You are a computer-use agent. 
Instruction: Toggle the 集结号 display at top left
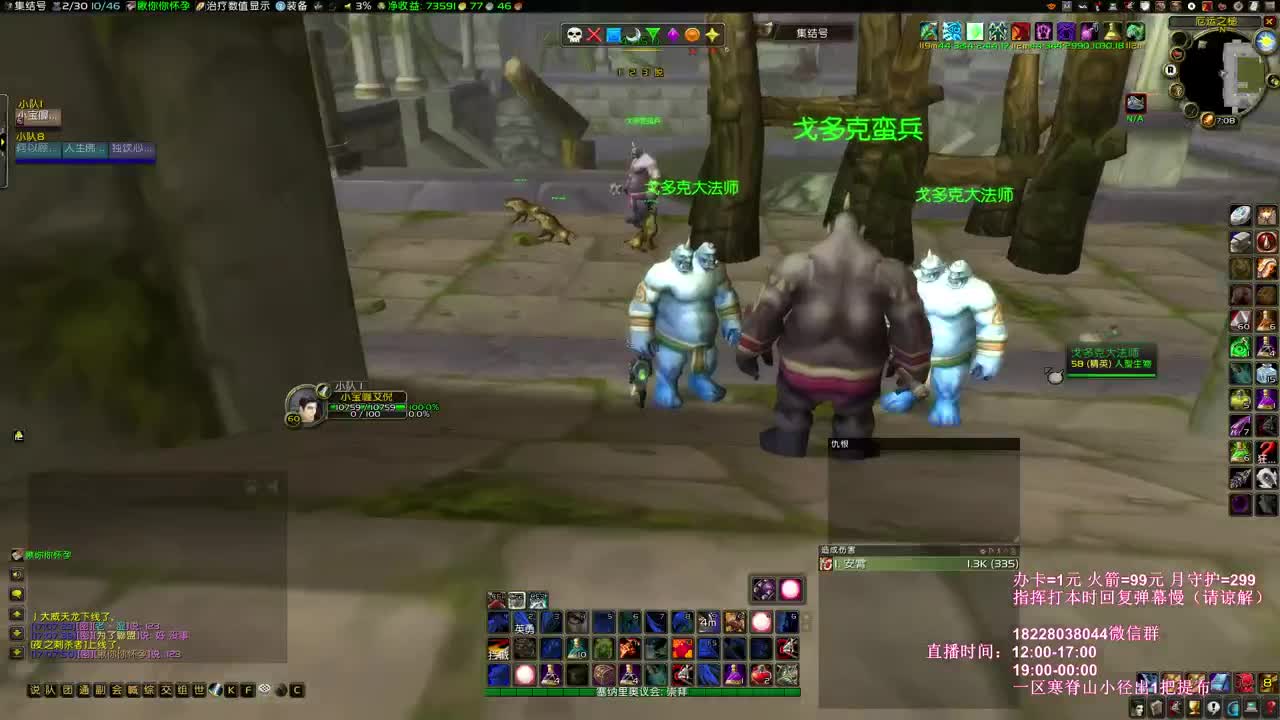click(30, 7)
